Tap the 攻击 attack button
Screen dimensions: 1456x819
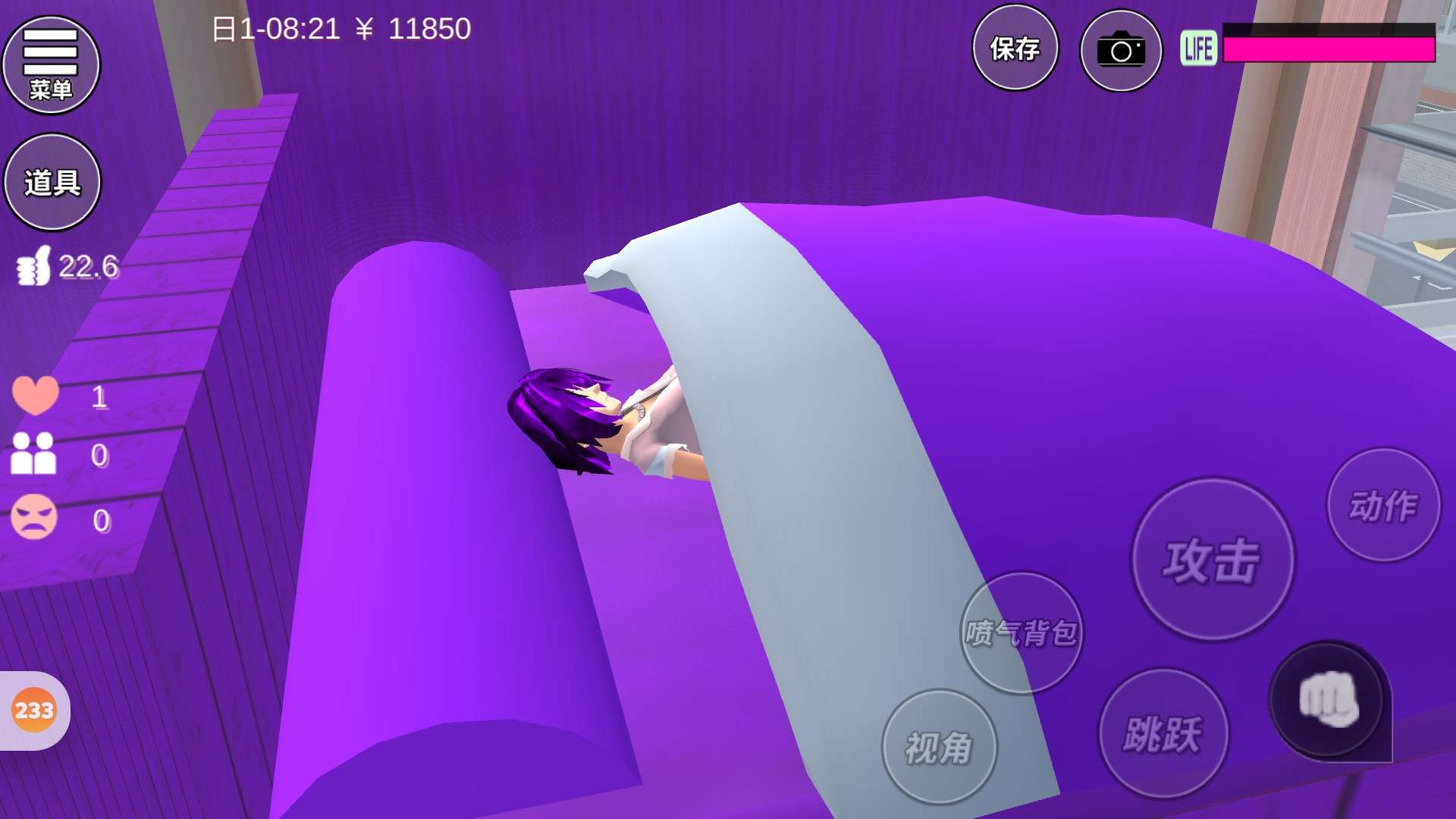pyautogui.click(x=1213, y=560)
